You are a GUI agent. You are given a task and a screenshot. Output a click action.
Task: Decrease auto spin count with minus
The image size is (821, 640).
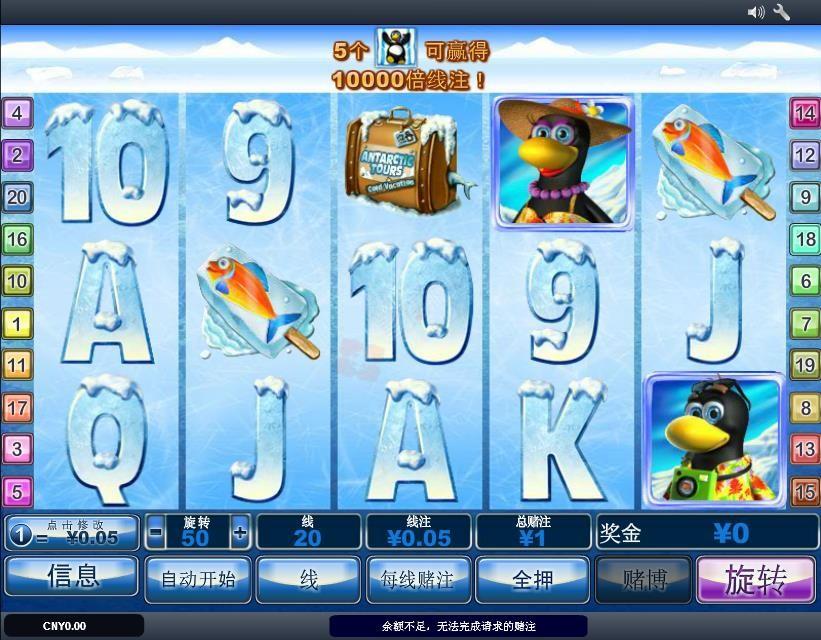pos(155,532)
